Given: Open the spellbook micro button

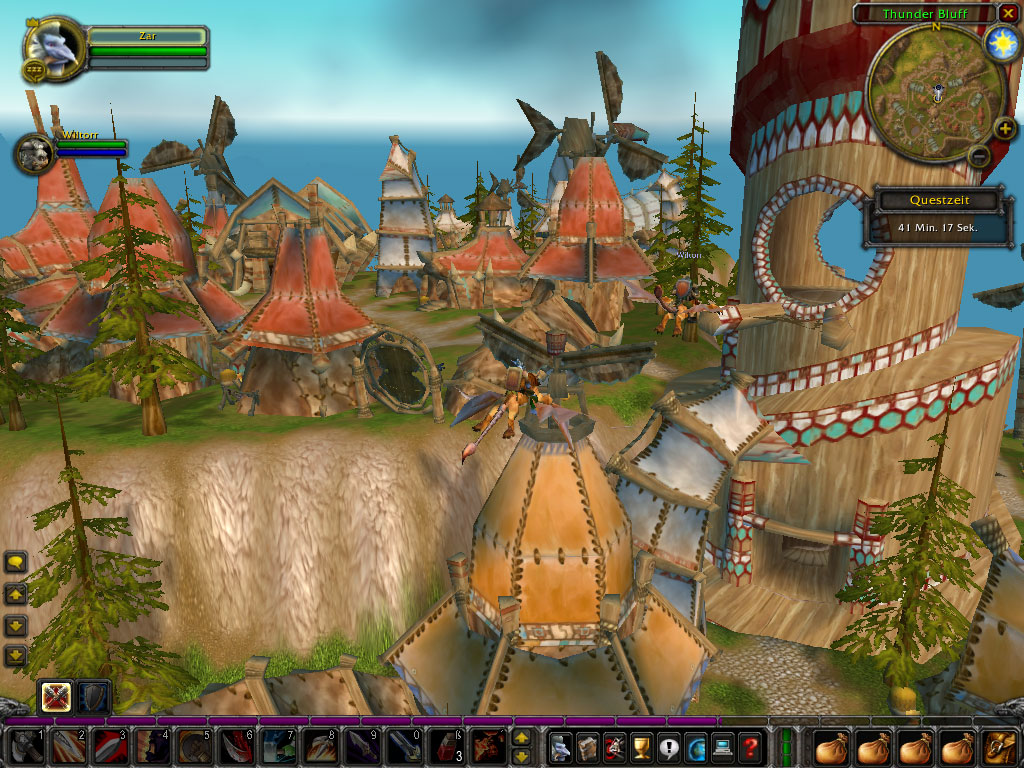Looking at the screenshot, I should (587, 747).
